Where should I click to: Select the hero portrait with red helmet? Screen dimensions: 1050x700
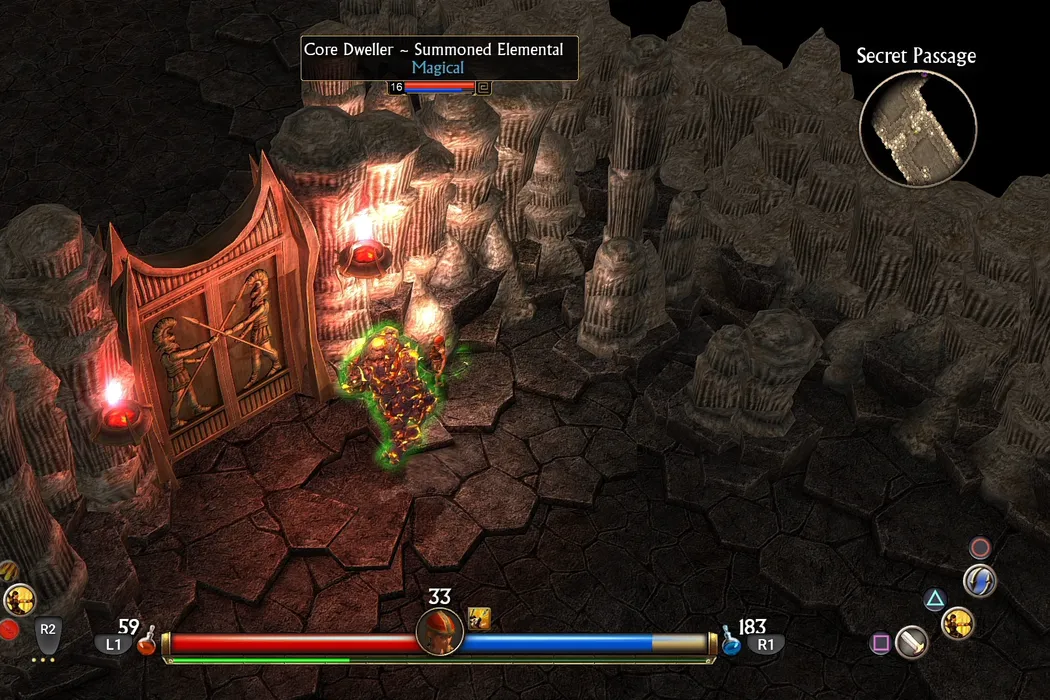(440, 631)
